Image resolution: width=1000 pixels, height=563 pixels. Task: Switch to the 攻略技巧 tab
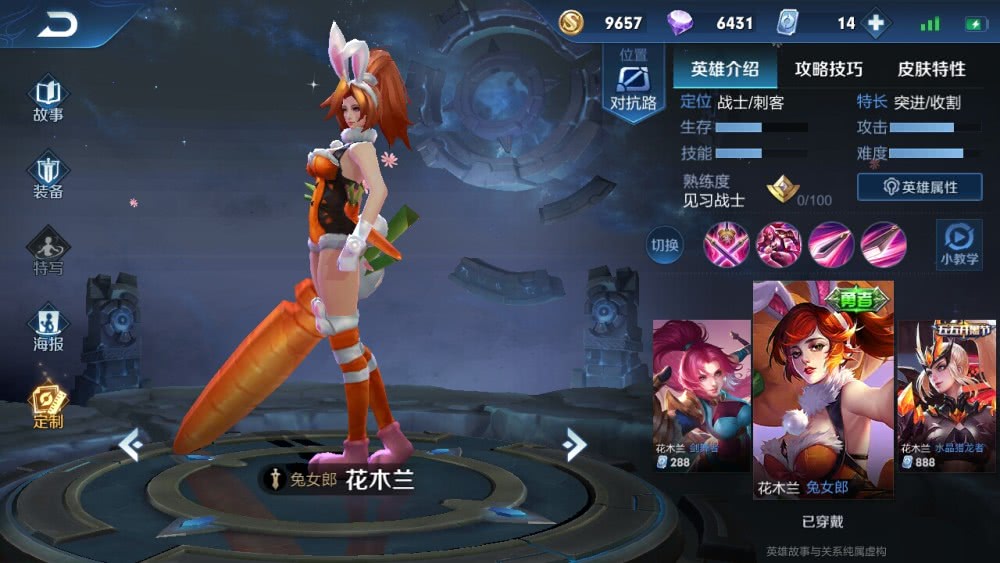tap(829, 69)
